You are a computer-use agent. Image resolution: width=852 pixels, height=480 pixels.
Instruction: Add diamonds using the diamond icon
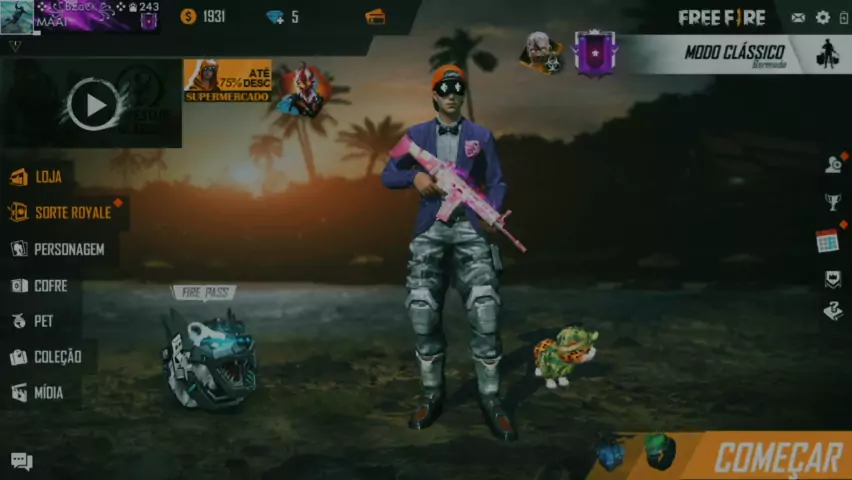pyautogui.click(x=275, y=17)
